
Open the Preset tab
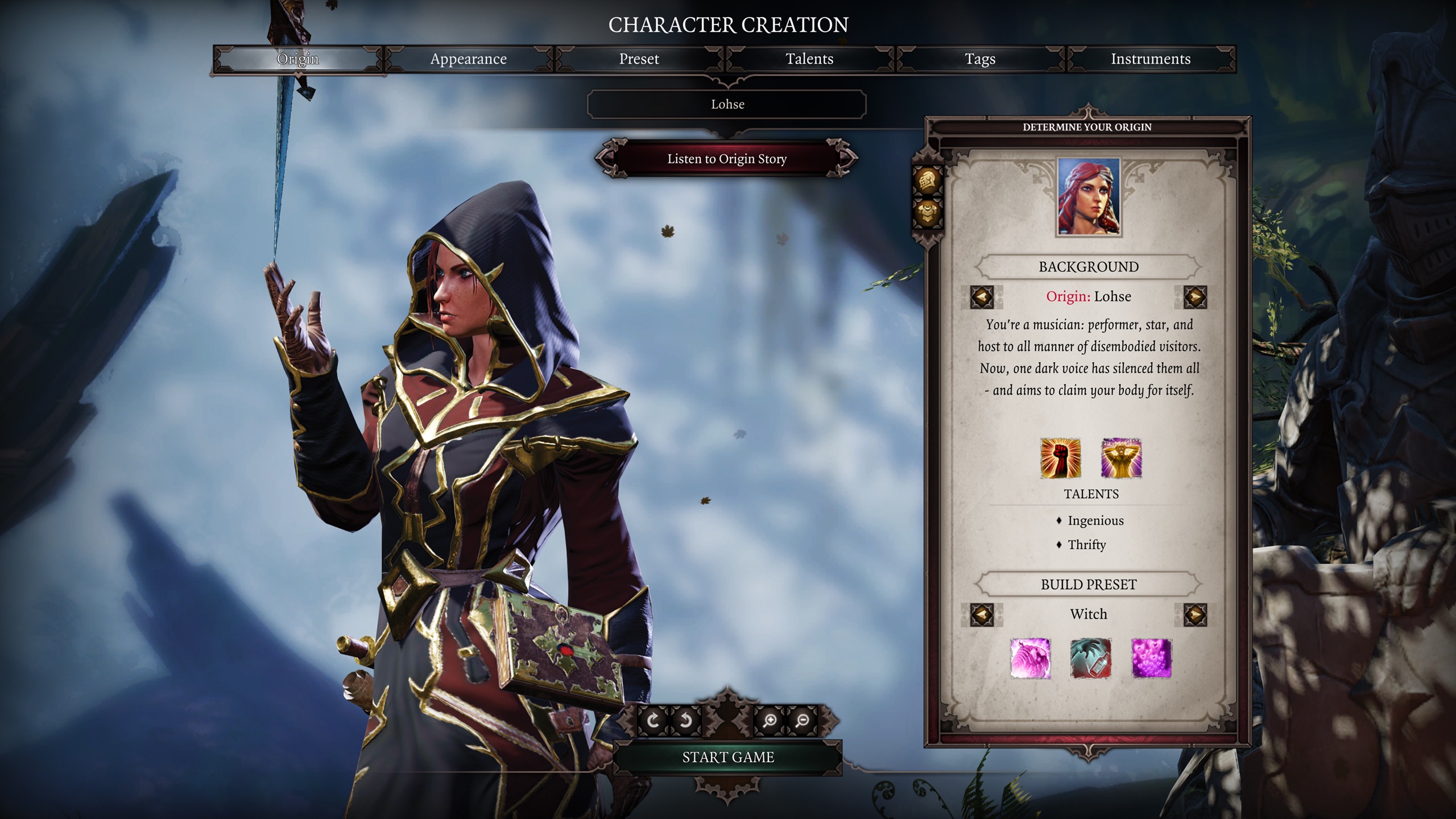639,59
